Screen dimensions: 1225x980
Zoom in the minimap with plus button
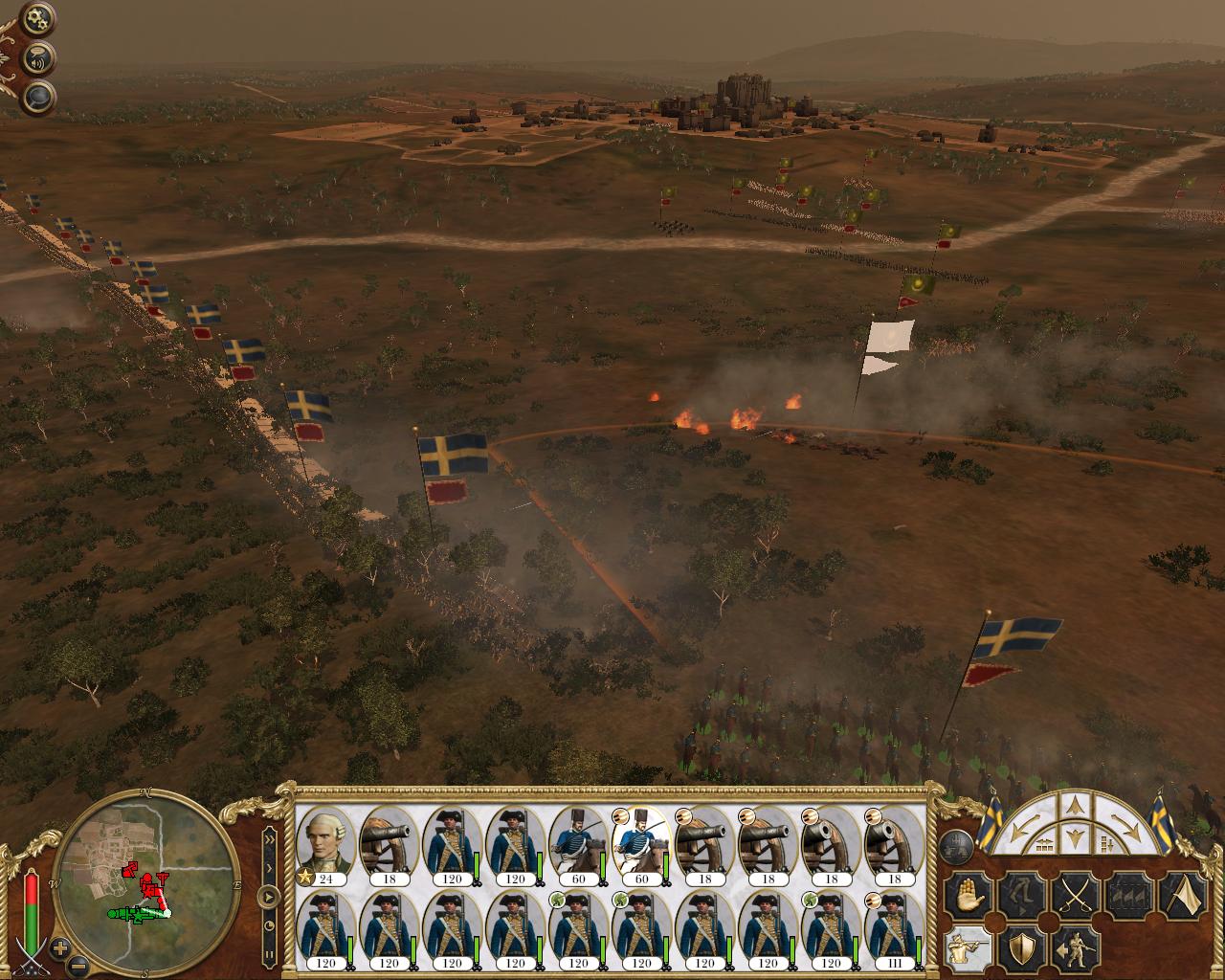[59, 948]
